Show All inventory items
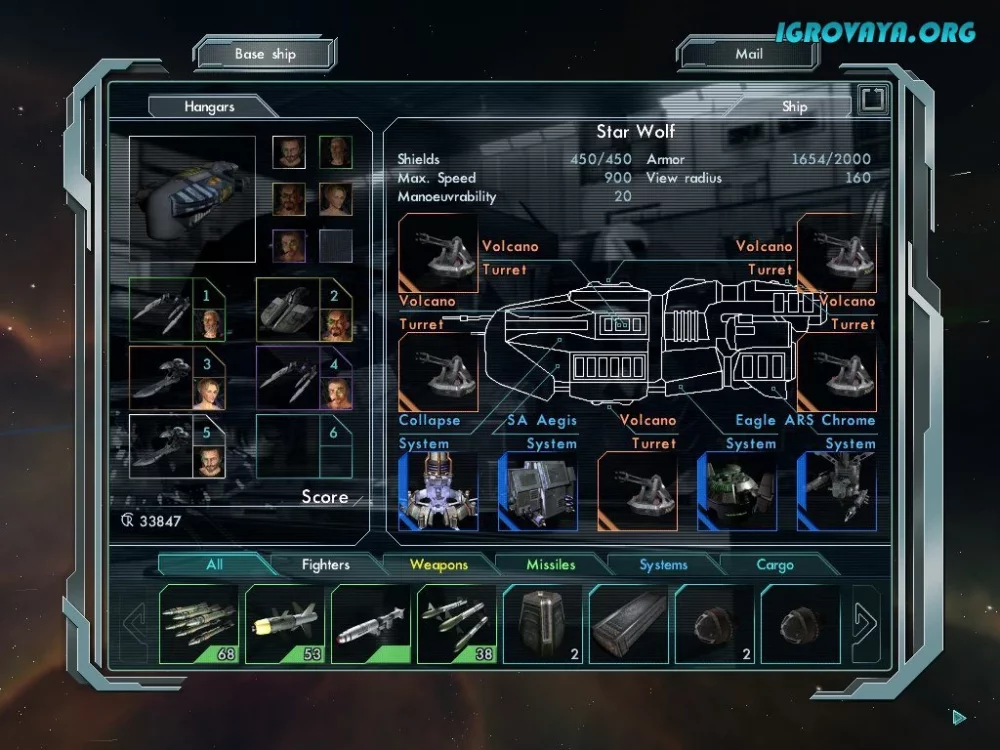Viewport: 1000px width, 750px height. [x=214, y=565]
